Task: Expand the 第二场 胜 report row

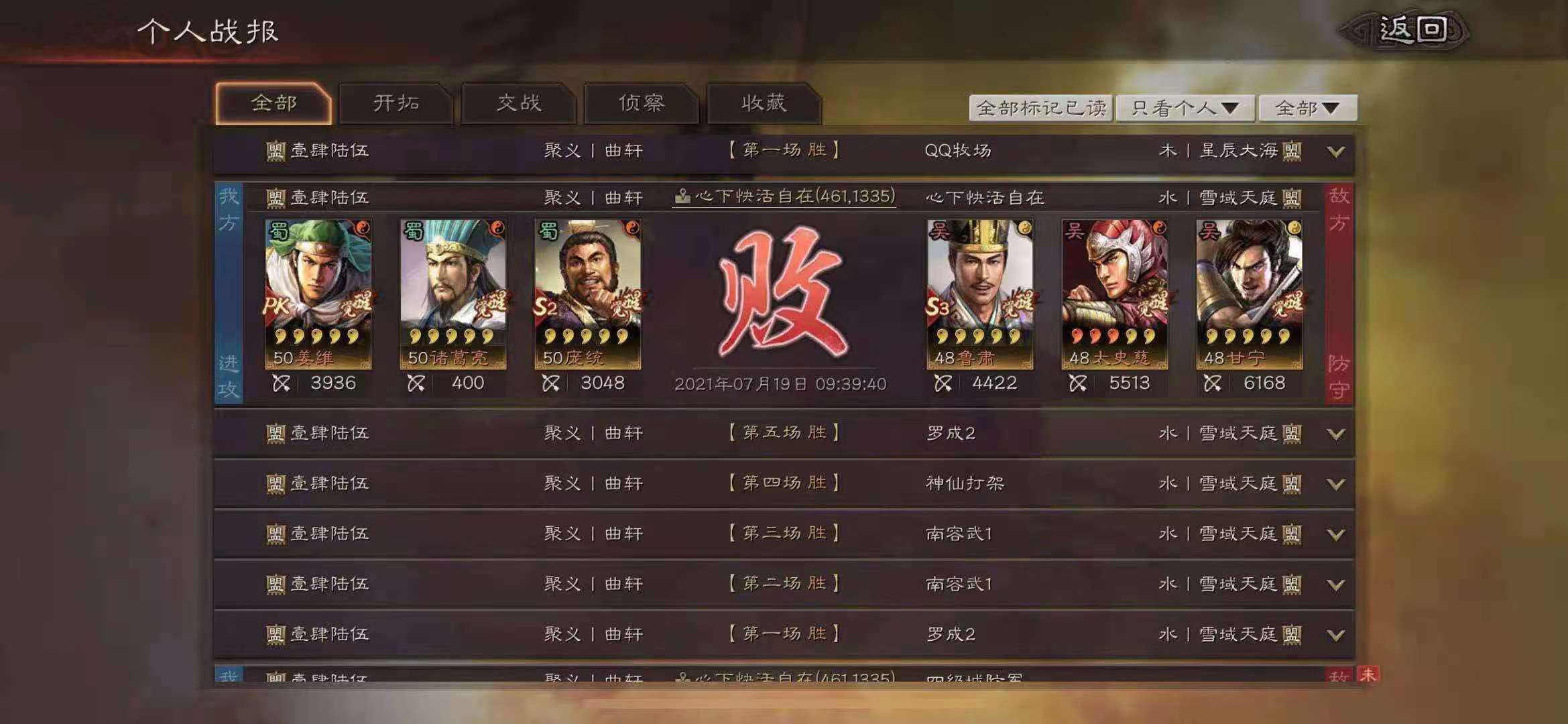Action: coord(1335,585)
